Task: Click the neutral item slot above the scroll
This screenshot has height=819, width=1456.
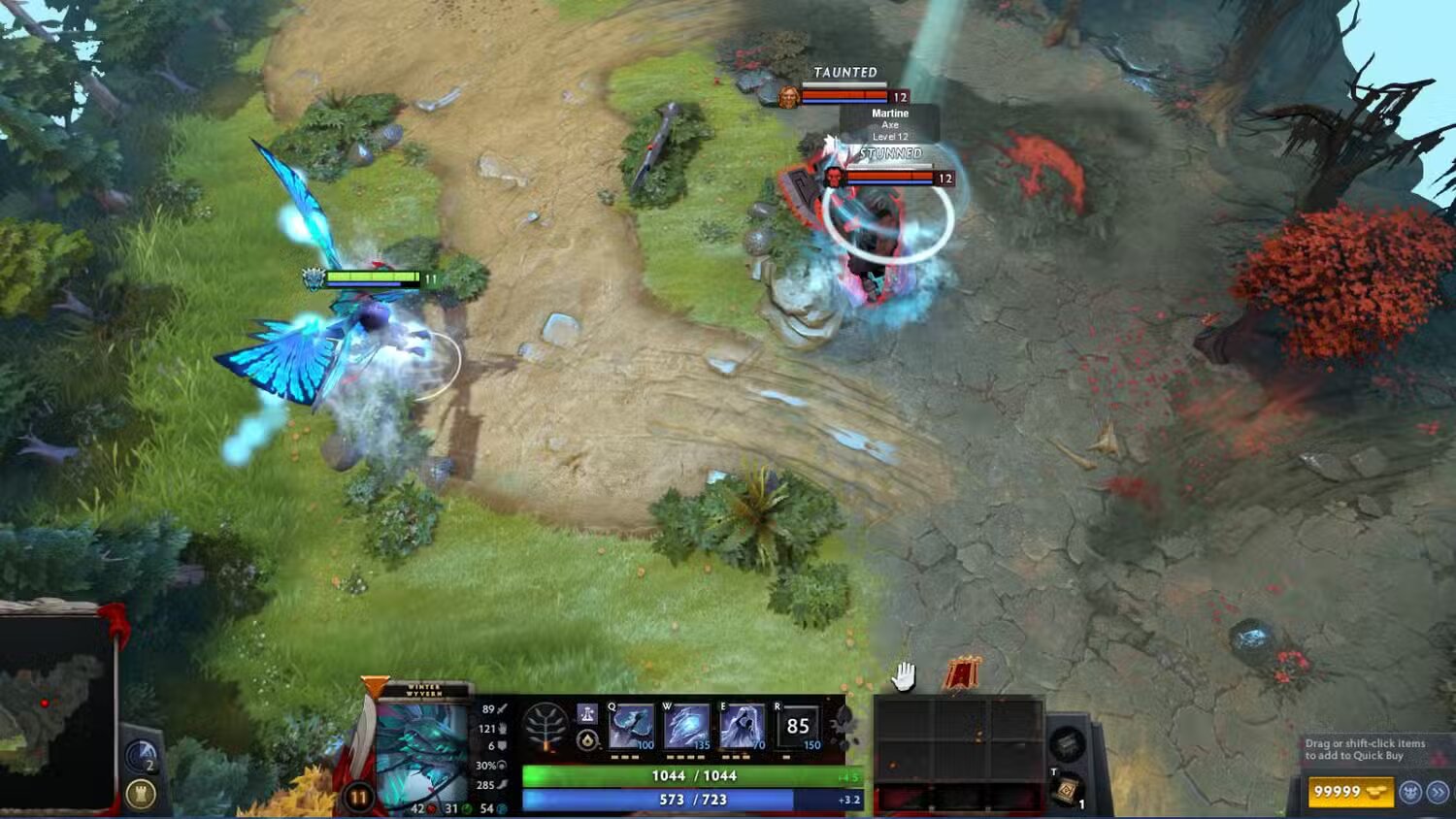Action: coord(1067,745)
